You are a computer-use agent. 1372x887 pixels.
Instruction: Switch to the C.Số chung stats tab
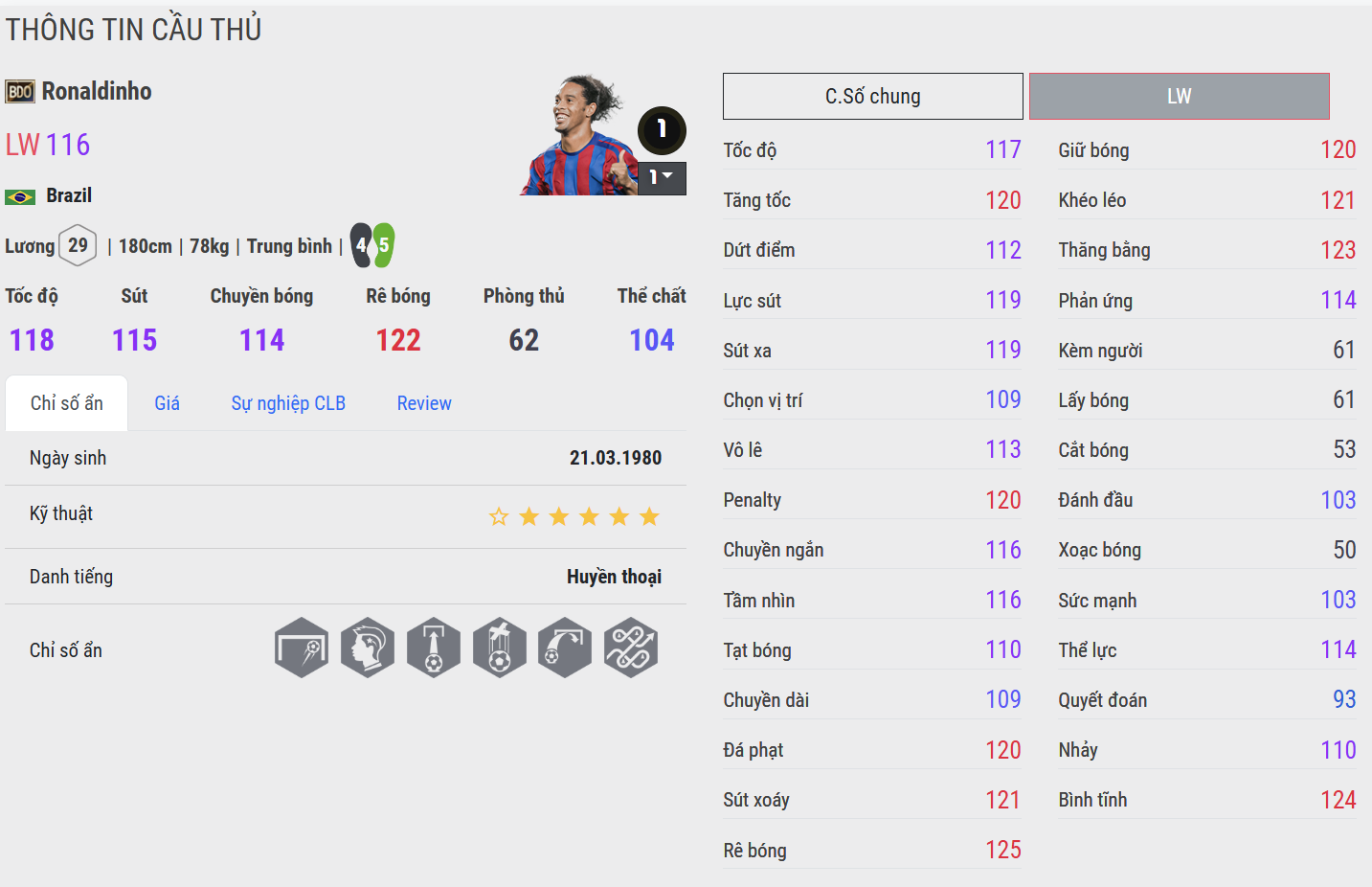click(872, 96)
